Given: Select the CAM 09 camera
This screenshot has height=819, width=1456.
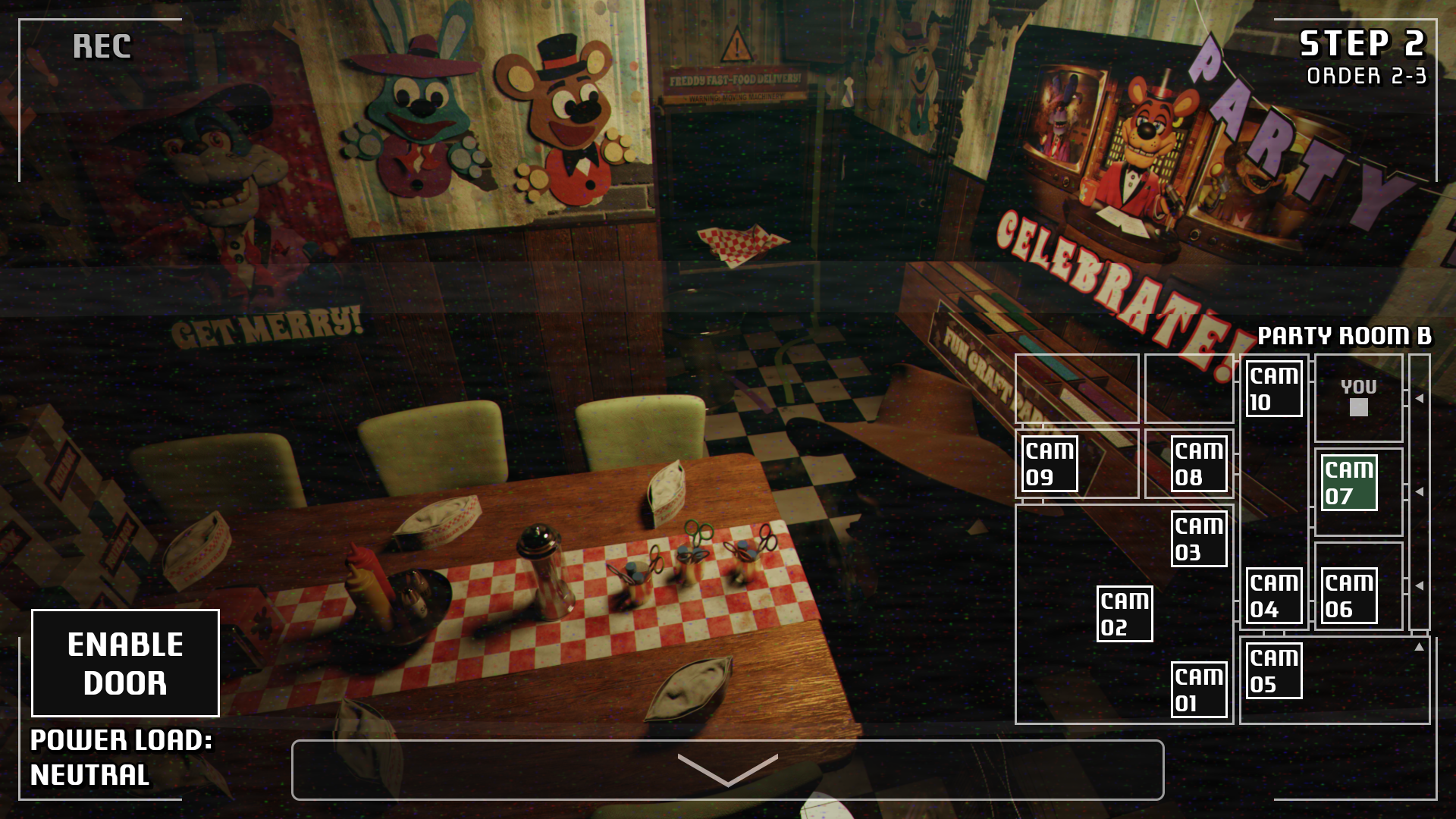Looking at the screenshot, I should click(1051, 463).
